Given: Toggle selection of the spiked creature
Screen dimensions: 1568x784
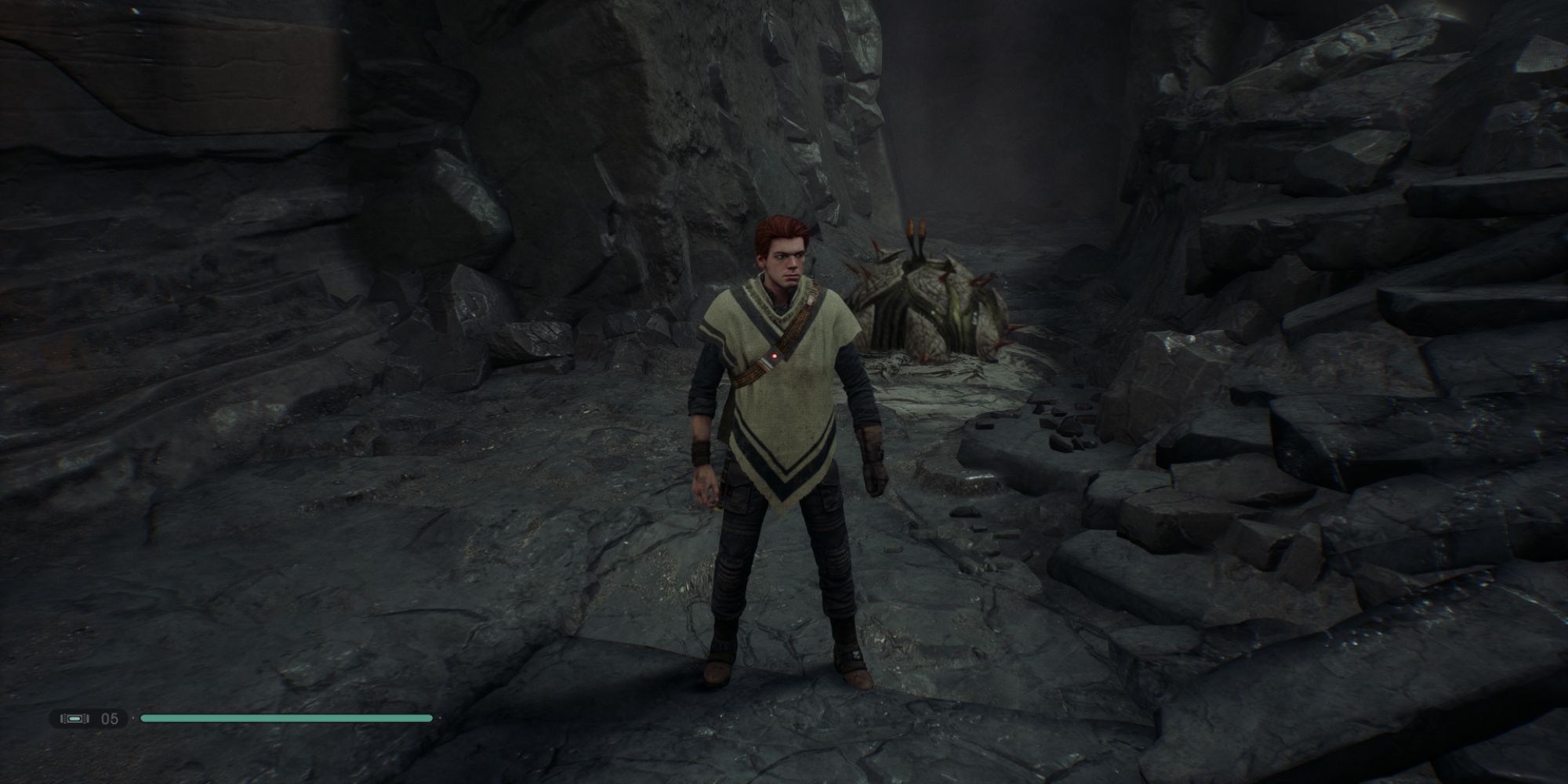Looking at the screenshot, I should point(925,306).
